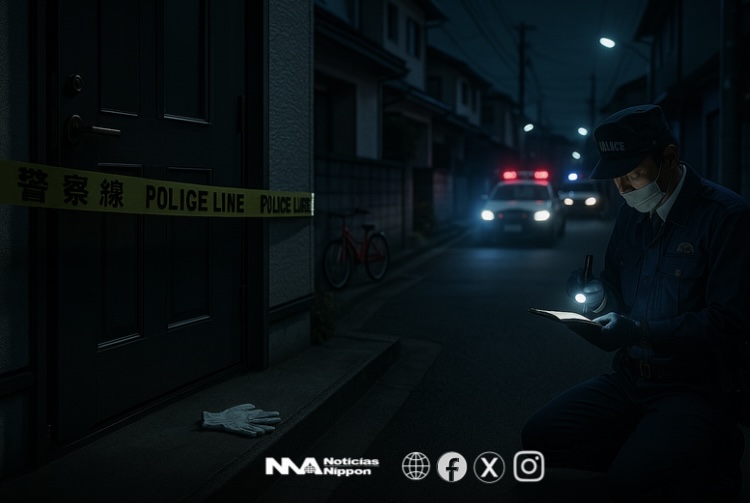Open the globe website icon
This screenshot has width=750, height=503.
pyautogui.click(x=416, y=466)
